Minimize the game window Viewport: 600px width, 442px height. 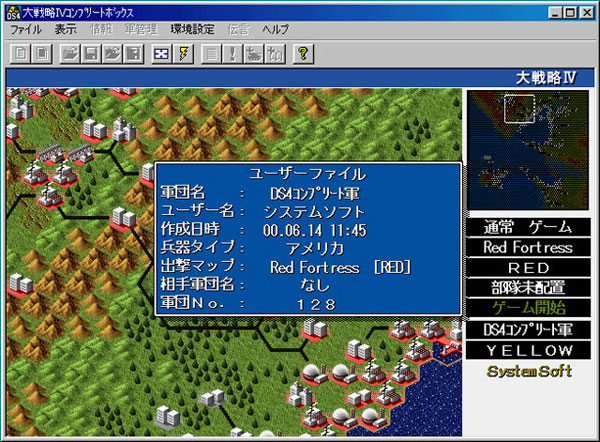click(x=553, y=11)
